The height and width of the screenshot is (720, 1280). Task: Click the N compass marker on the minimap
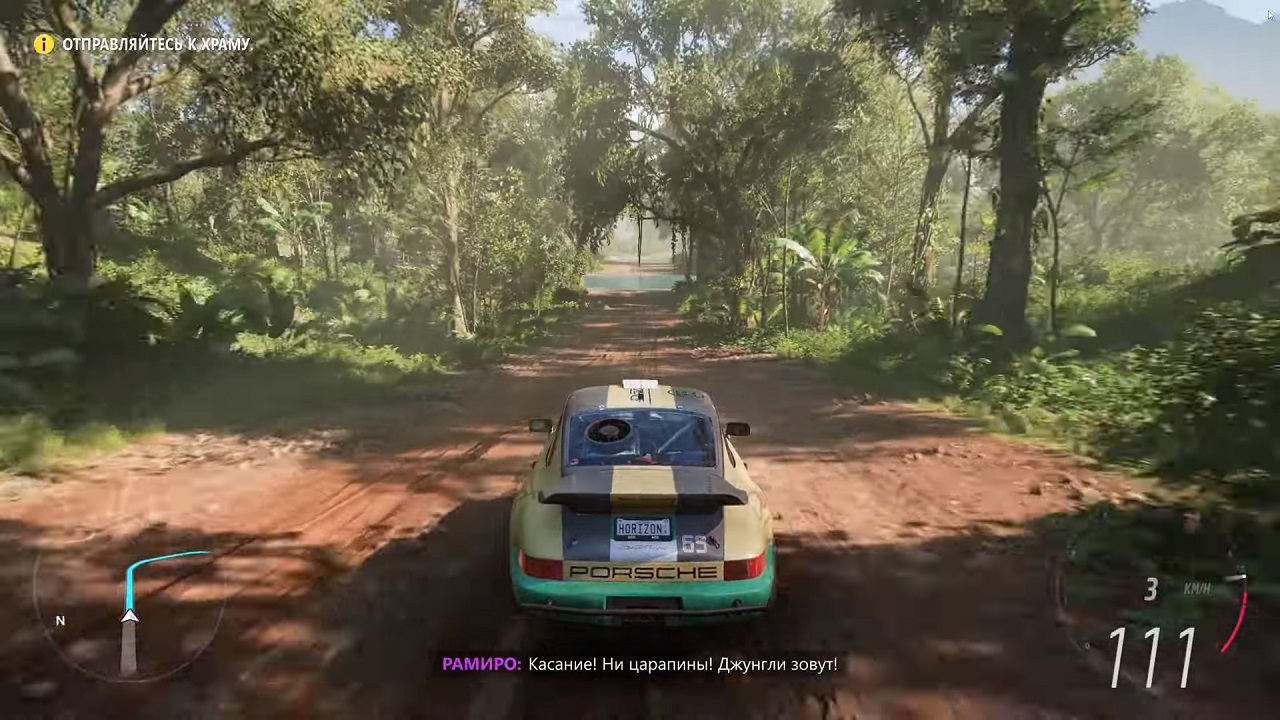tap(60, 621)
